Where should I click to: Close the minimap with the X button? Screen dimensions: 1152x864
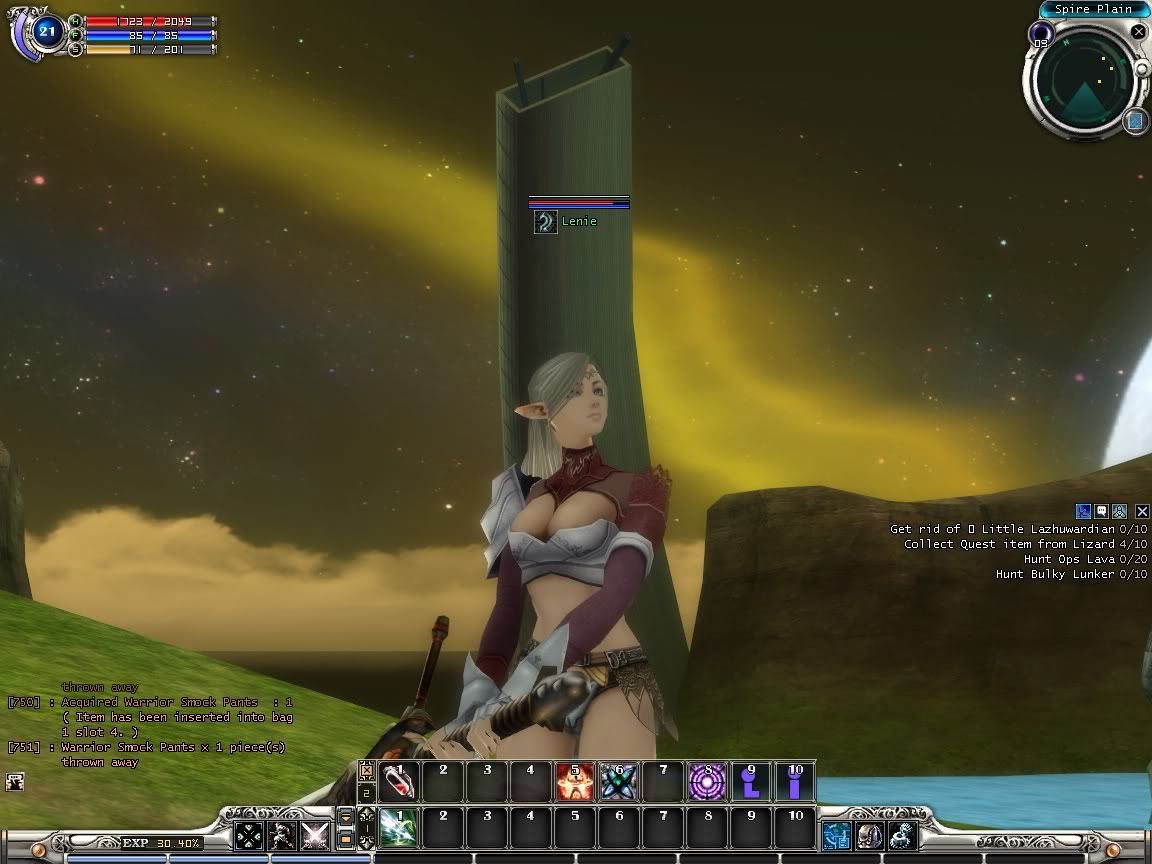(x=1138, y=32)
